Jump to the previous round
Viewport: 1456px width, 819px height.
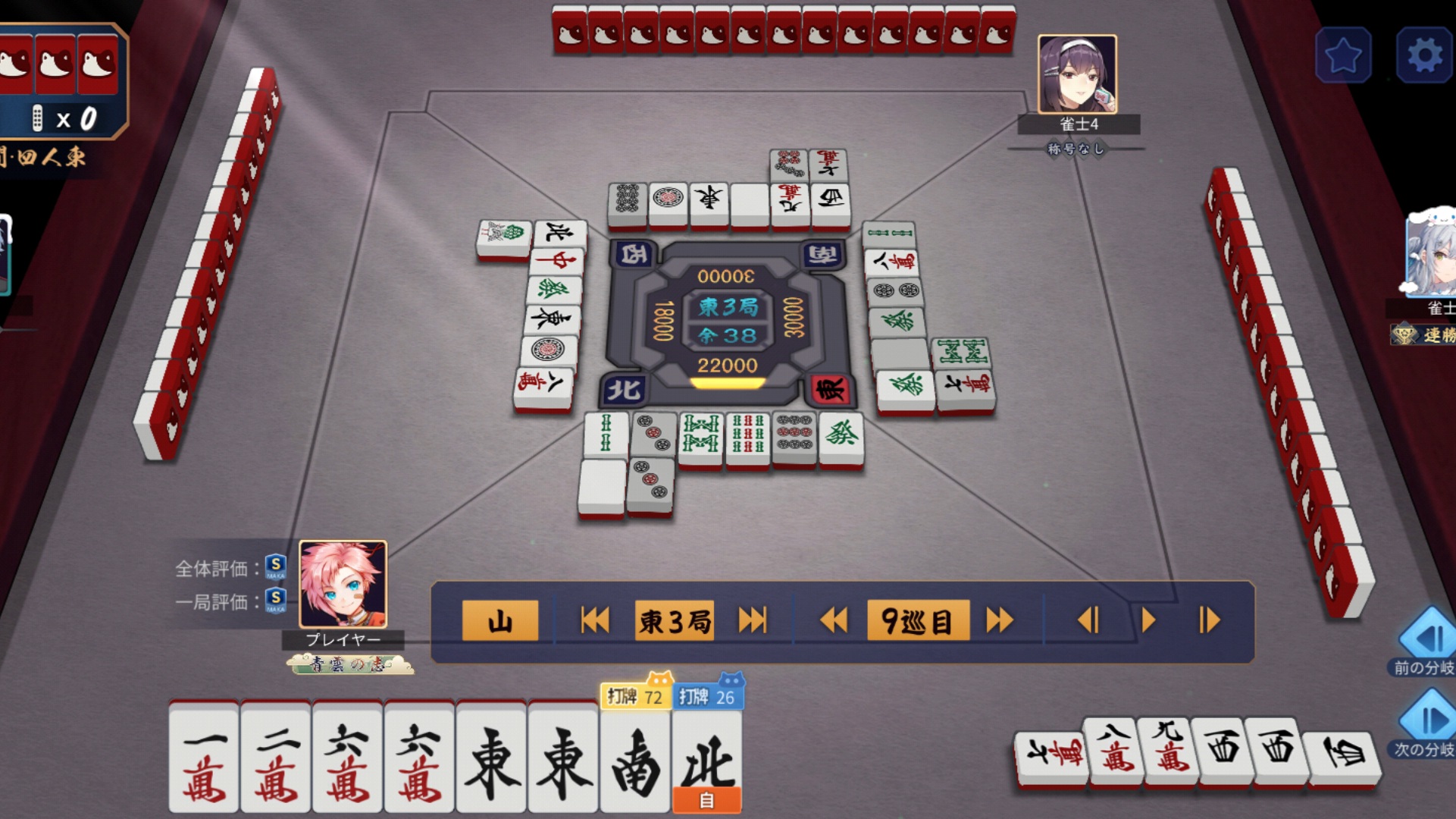[595, 621]
